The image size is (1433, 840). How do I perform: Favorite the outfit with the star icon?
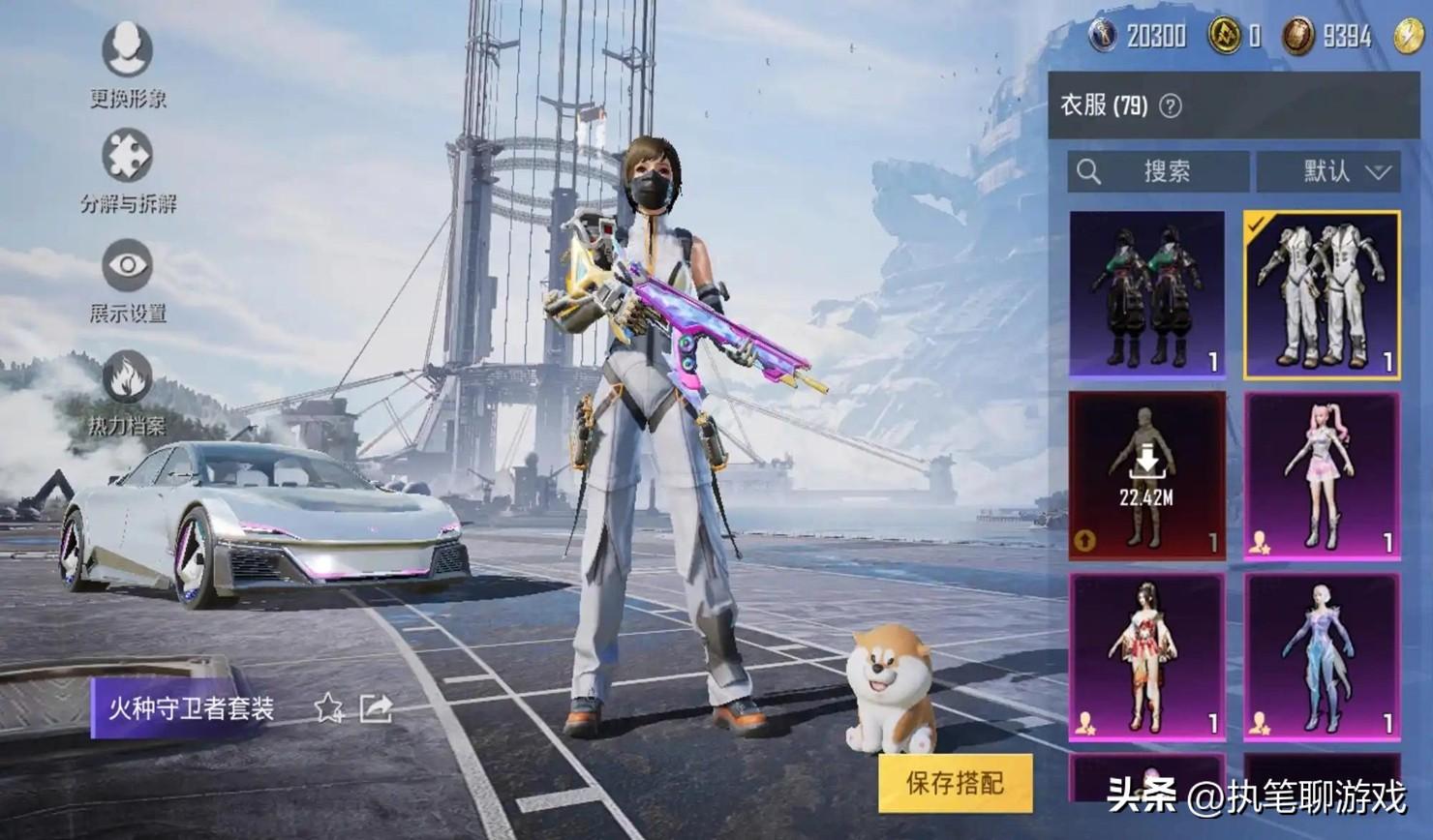point(328,708)
